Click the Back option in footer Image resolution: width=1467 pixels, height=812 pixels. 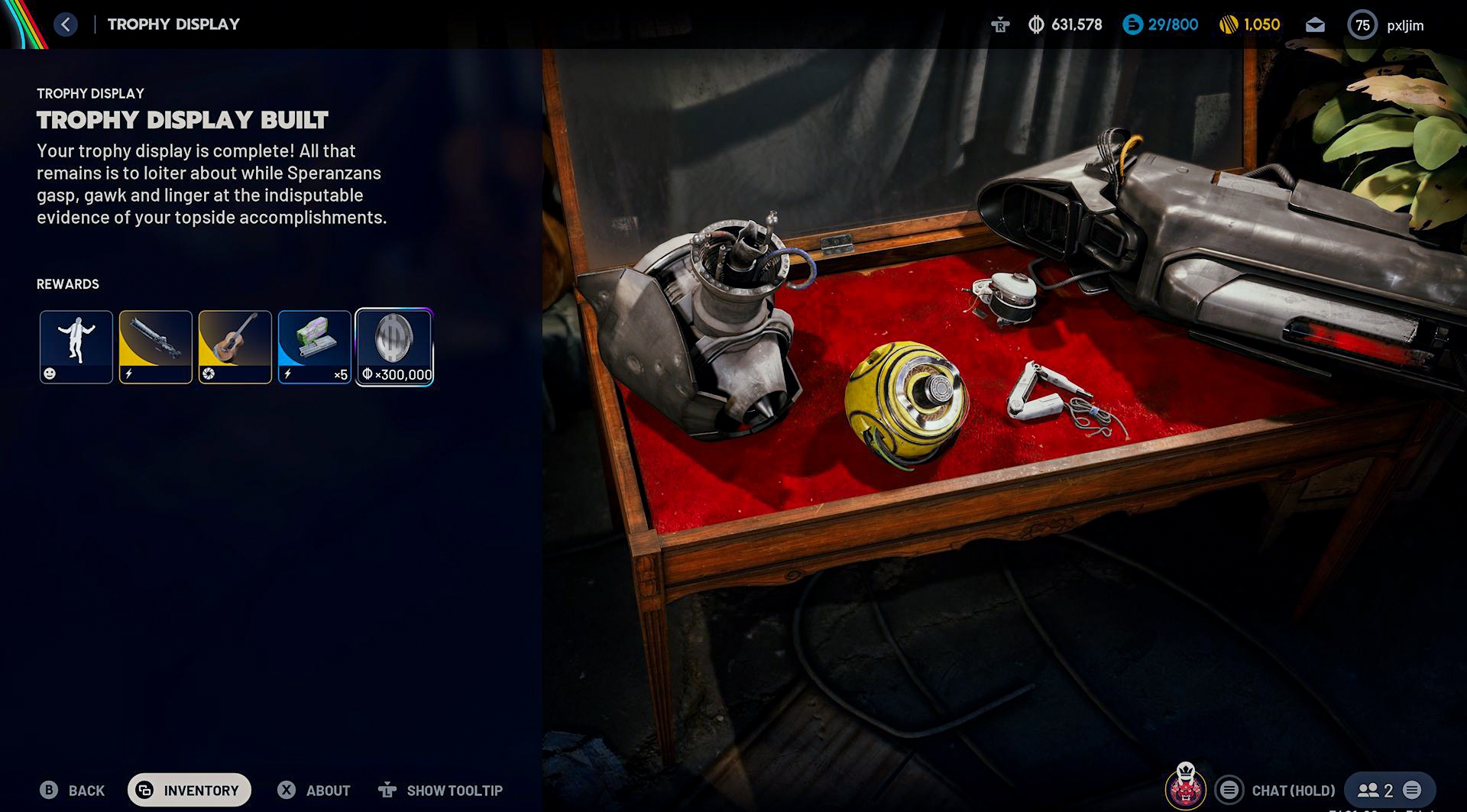(x=73, y=790)
